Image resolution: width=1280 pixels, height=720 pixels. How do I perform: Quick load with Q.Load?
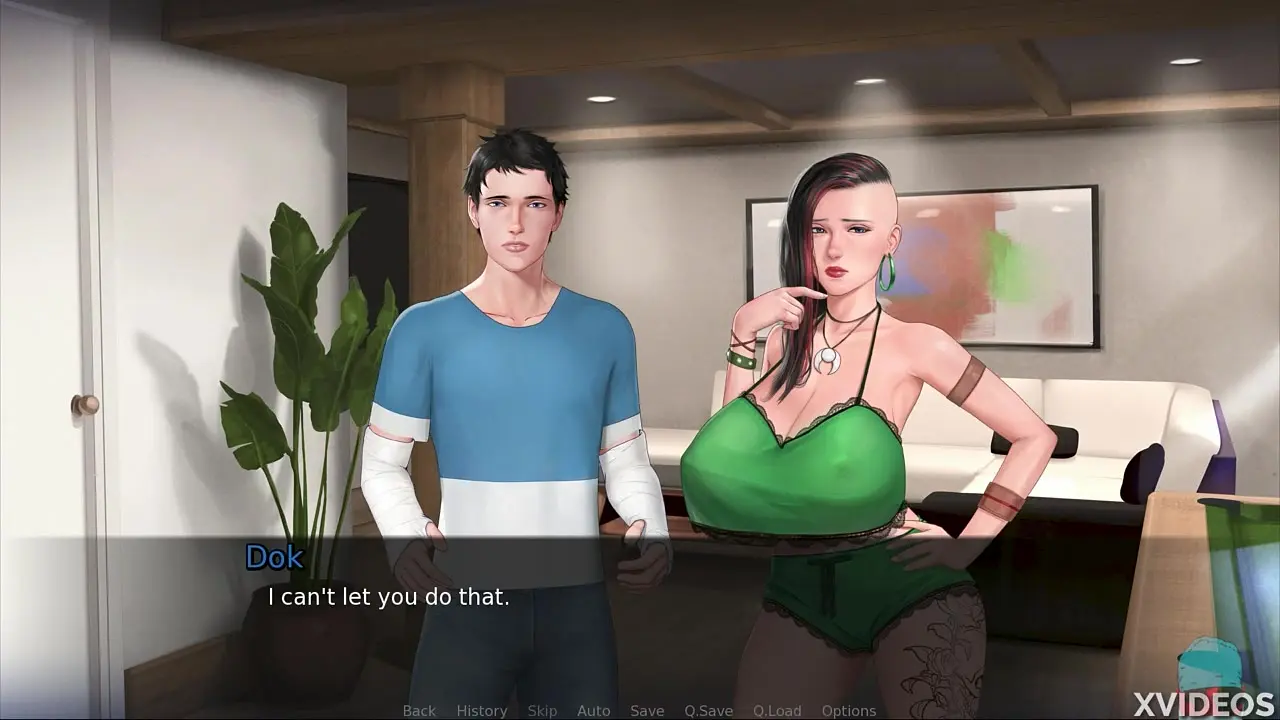pyautogui.click(x=777, y=711)
